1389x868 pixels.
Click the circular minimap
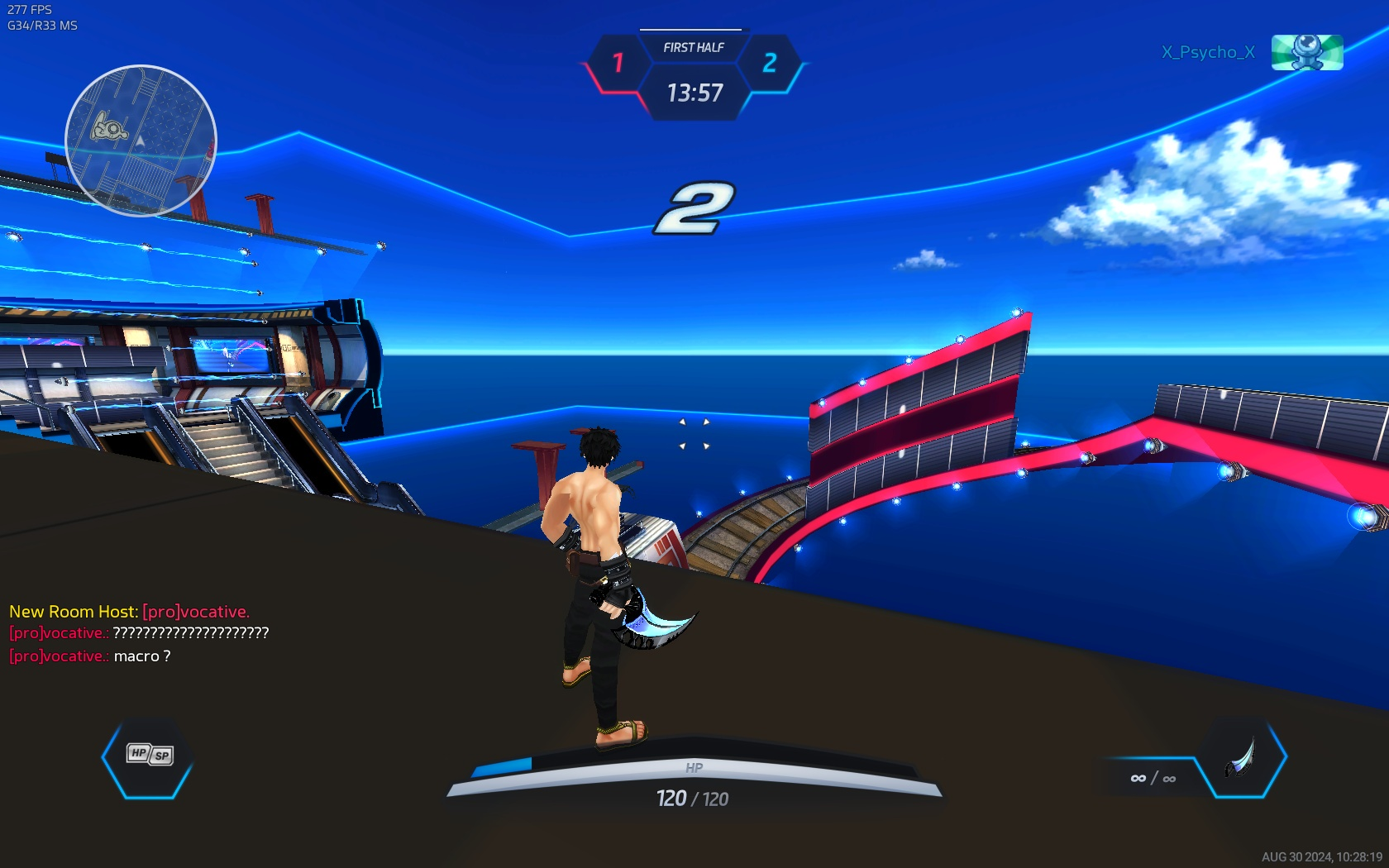coord(141,141)
